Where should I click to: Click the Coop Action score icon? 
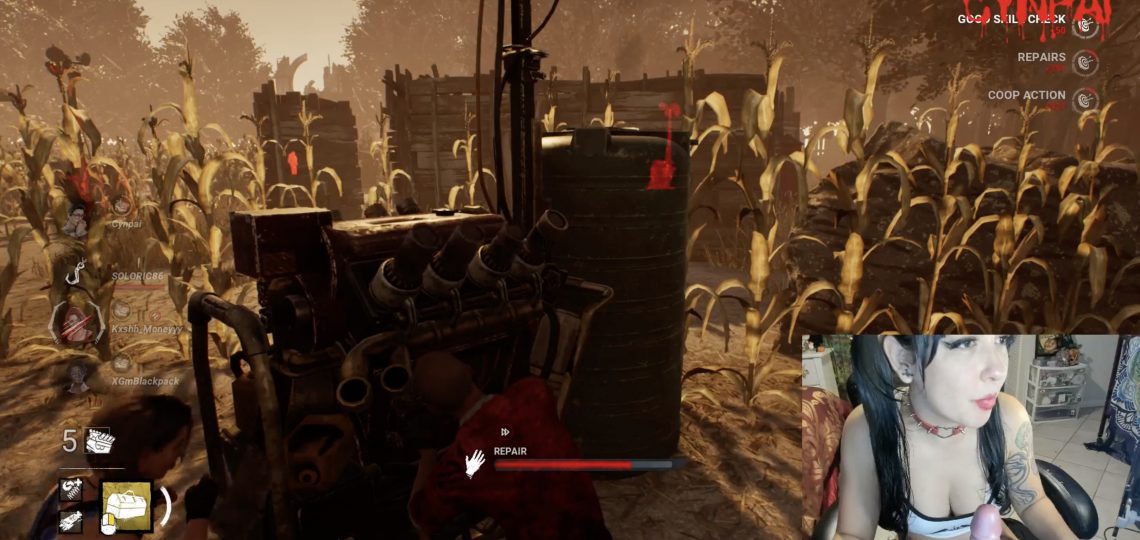coord(1085,99)
